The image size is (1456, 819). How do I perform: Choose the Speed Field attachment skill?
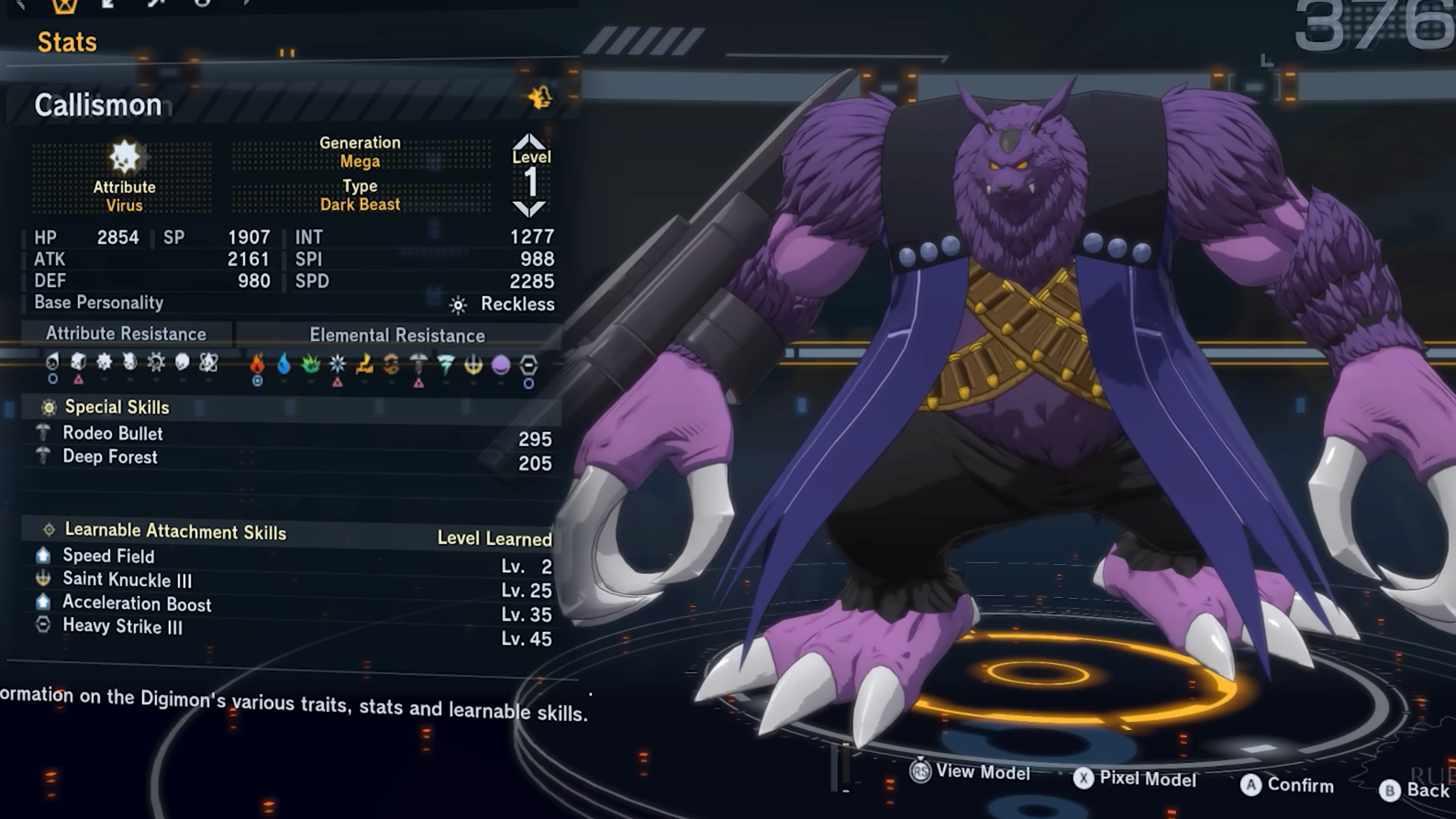tap(108, 556)
